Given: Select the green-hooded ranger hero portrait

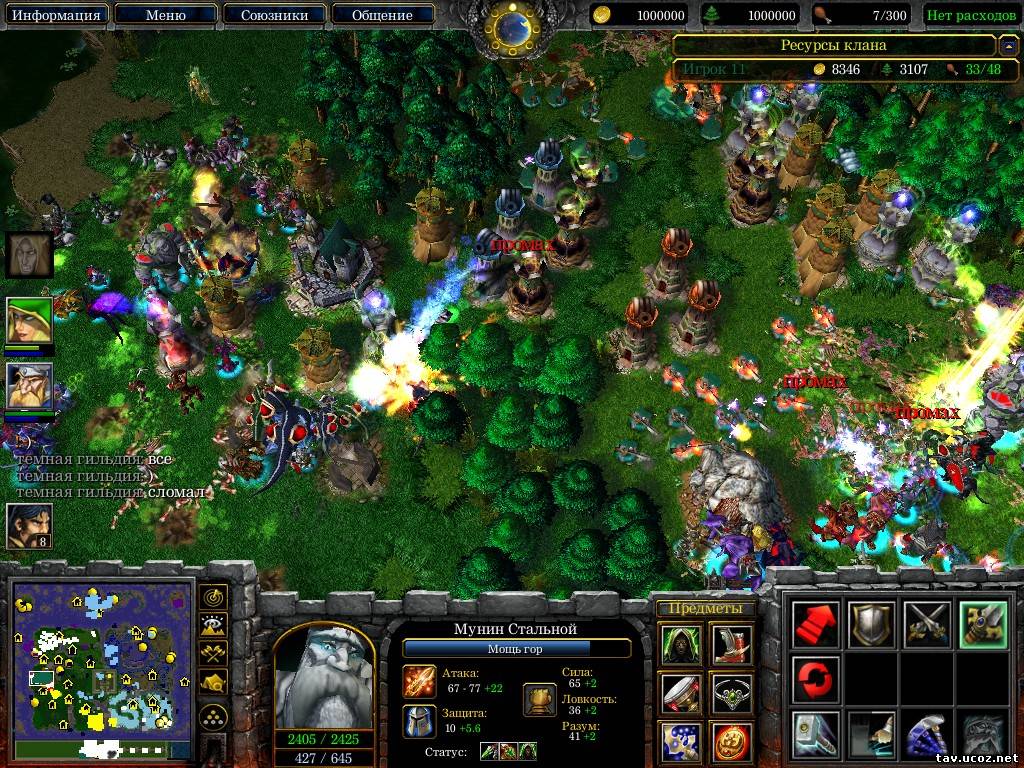Looking at the screenshot, I should pos(29,321).
